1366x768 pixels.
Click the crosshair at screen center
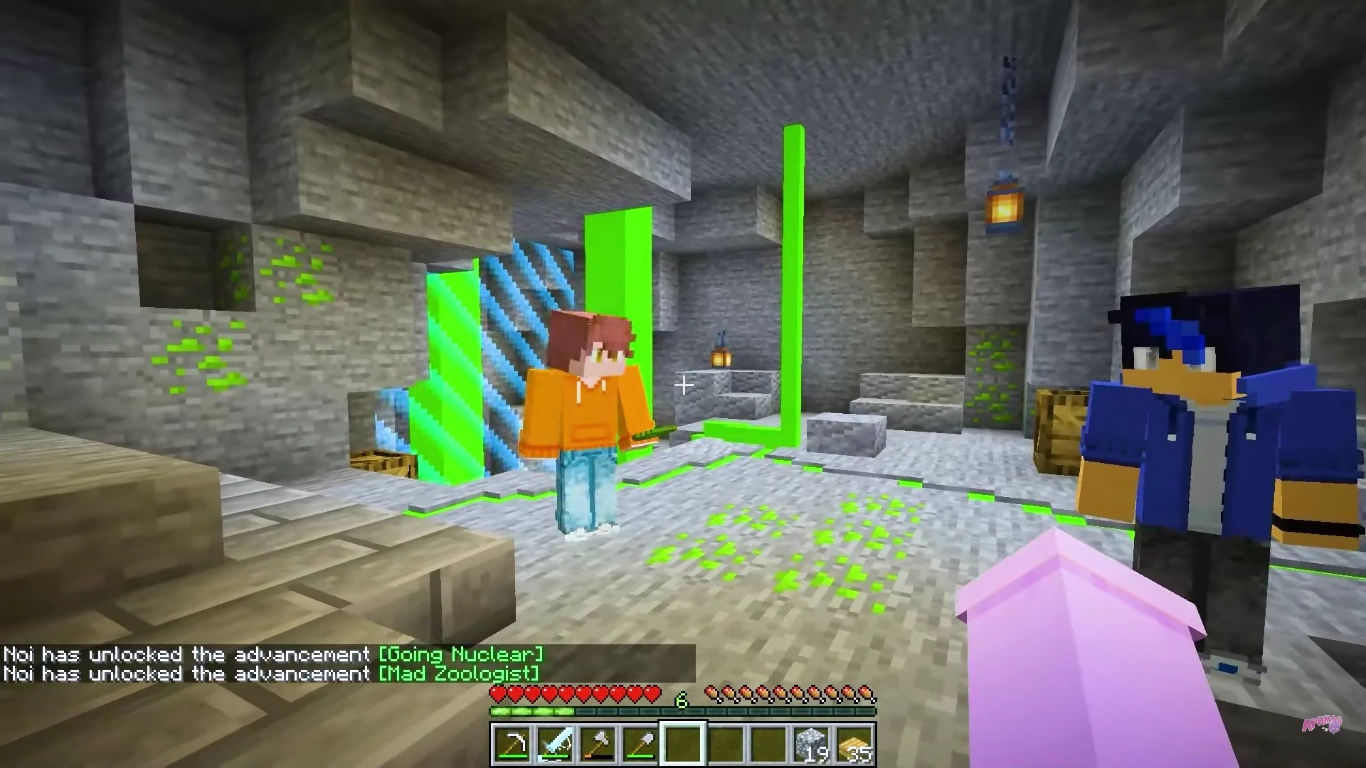pyautogui.click(x=683, y=384)
